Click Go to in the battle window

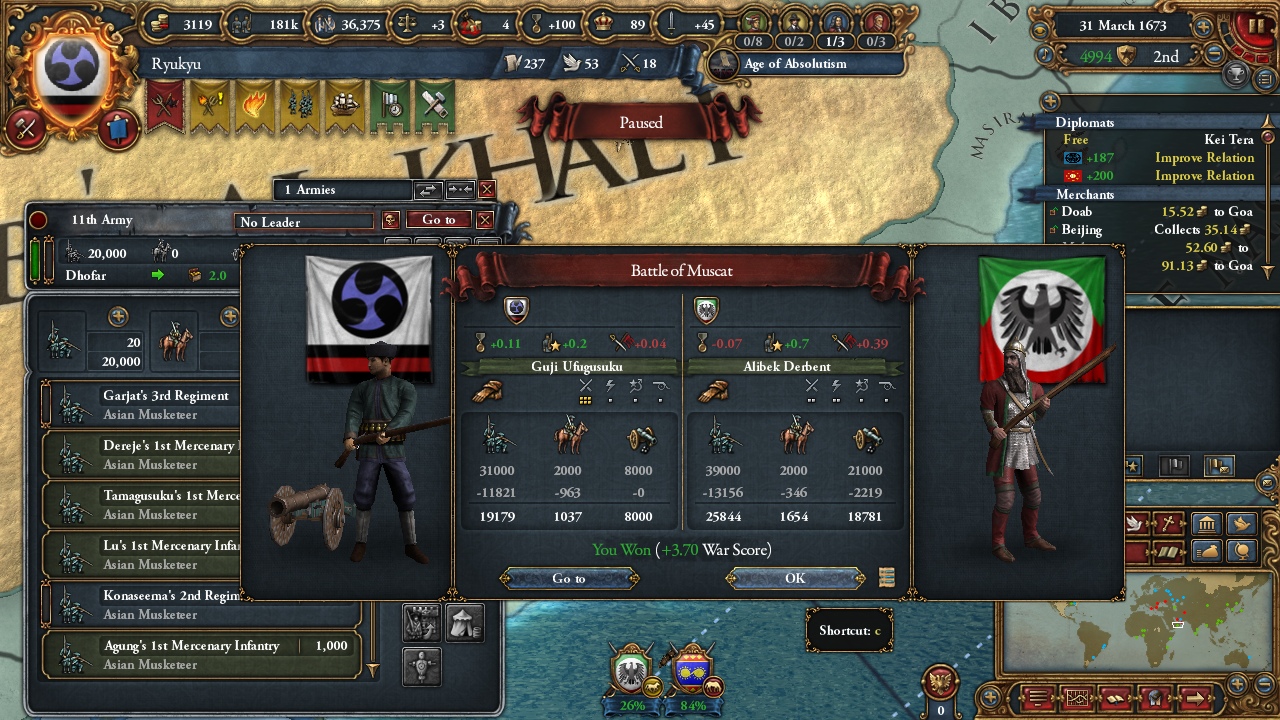point(570,578)
